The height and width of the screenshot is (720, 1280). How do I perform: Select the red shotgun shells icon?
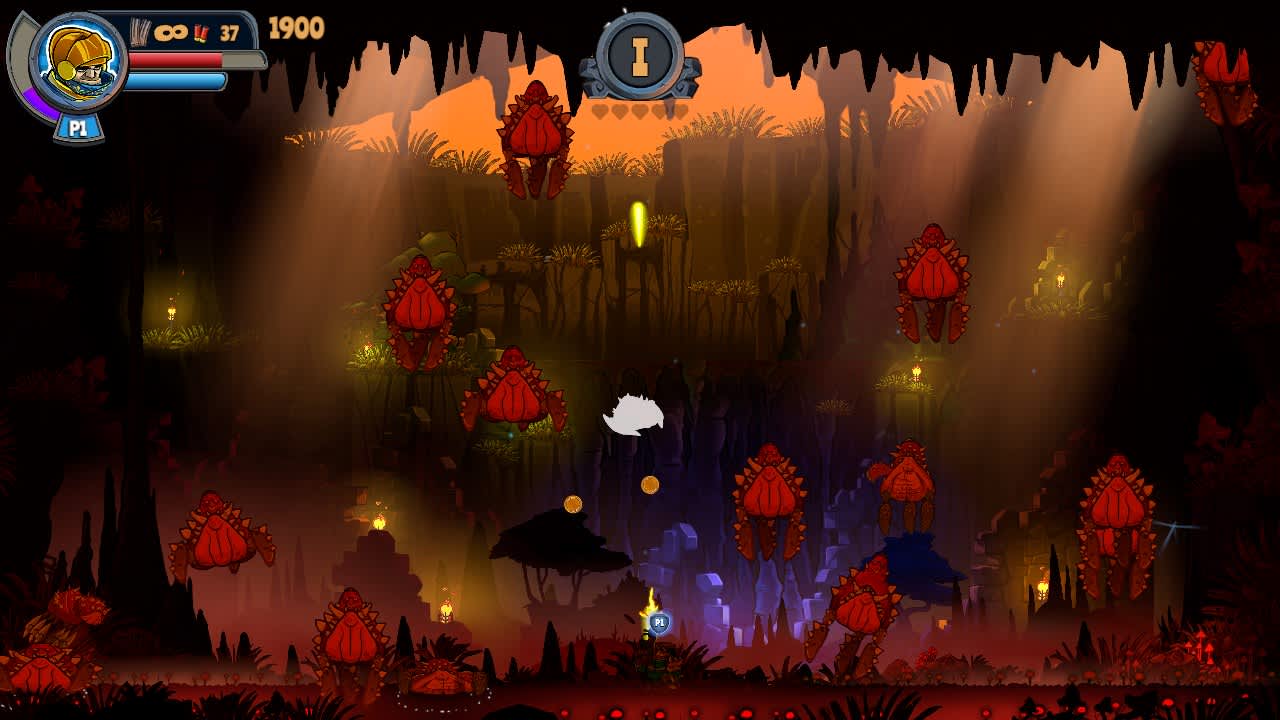201,33
